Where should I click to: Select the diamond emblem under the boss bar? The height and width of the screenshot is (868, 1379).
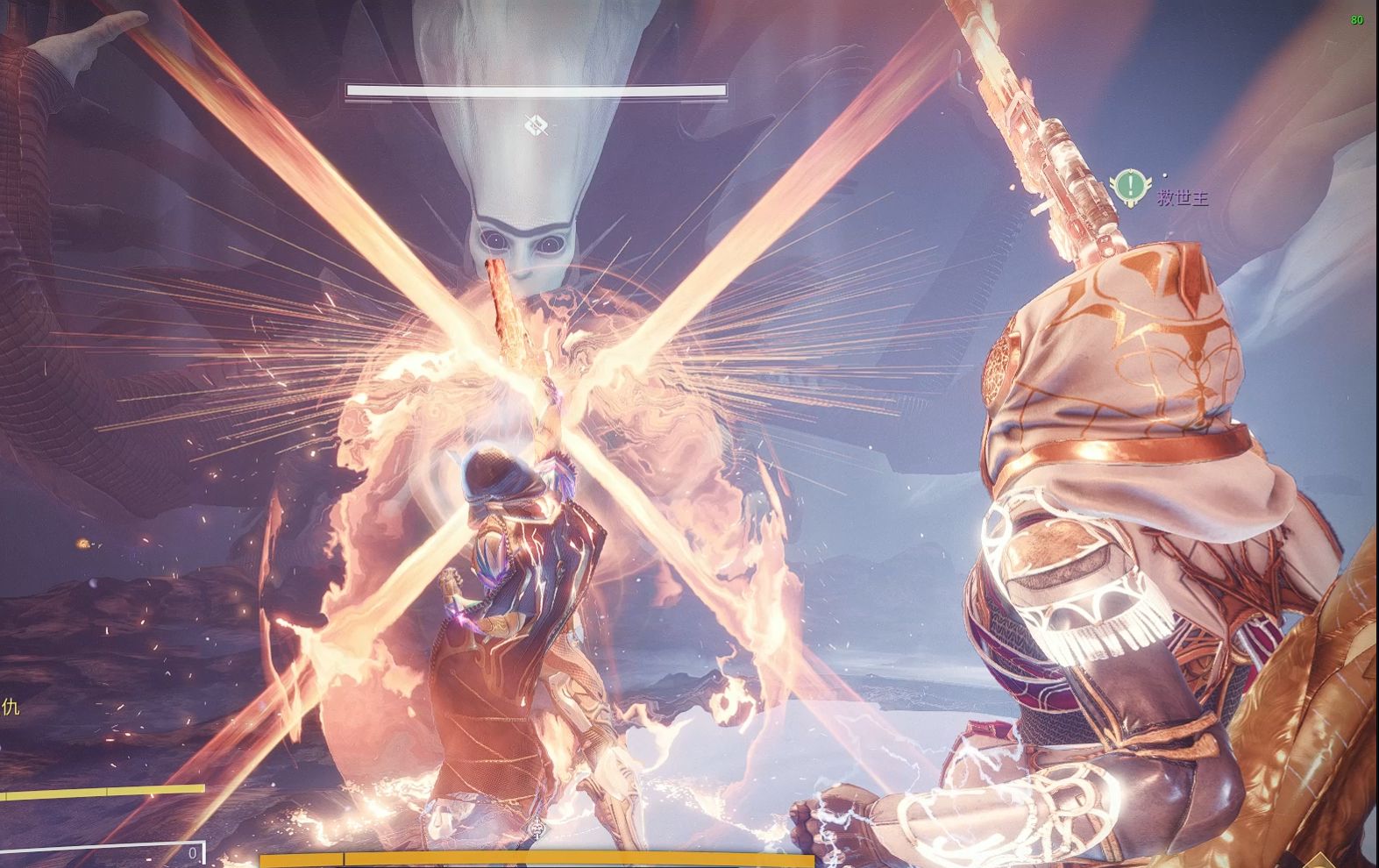pyautogui.click(x=537, y=125)
